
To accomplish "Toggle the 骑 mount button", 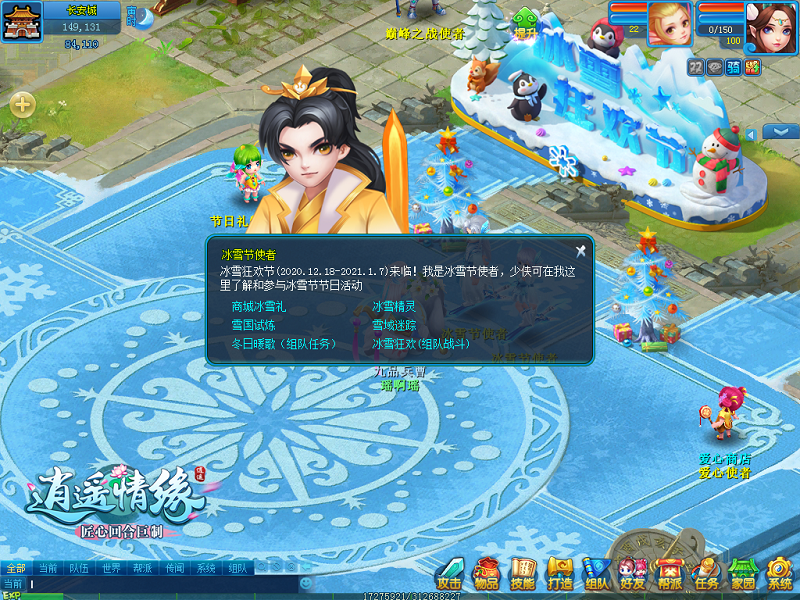I will point(733,67).
